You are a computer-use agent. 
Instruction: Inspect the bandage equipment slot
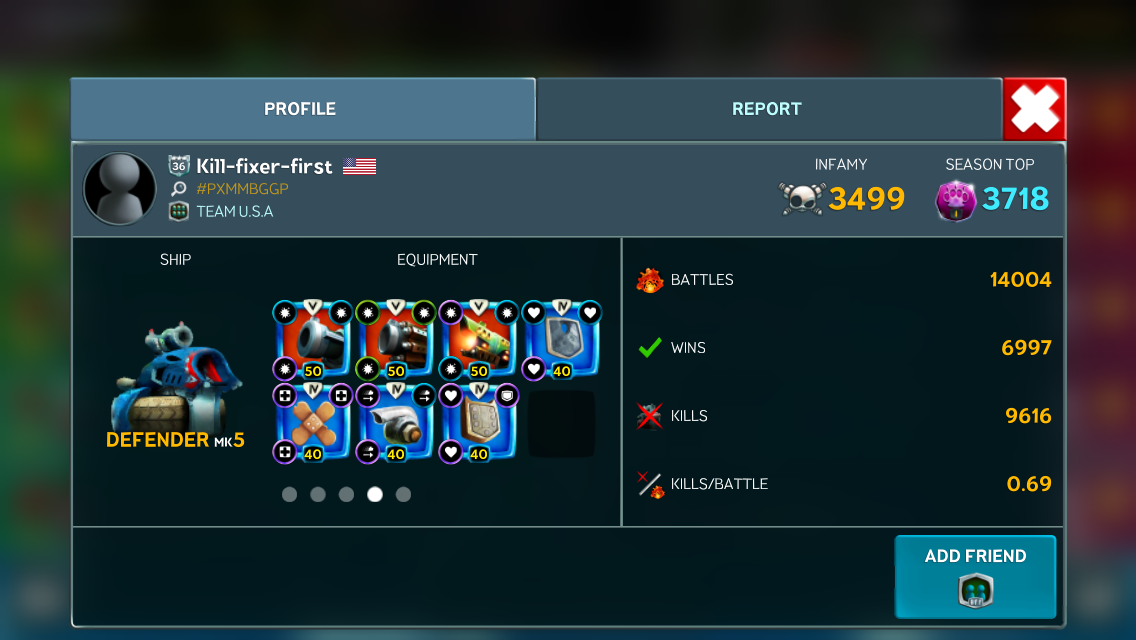point(312,424)
